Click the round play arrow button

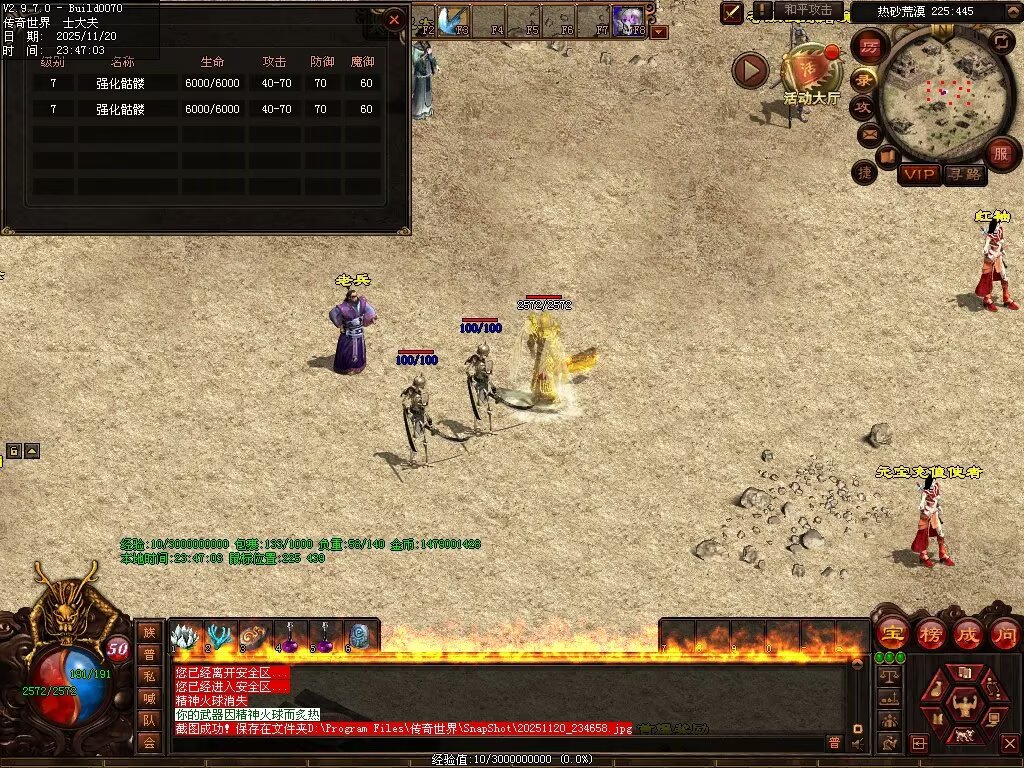[750, 70]
